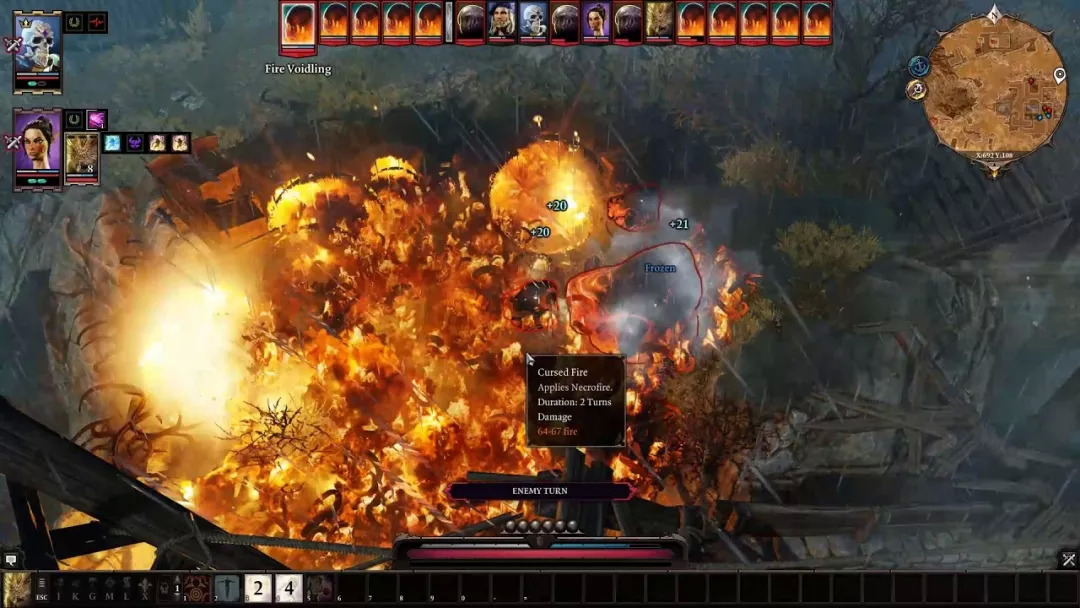Click the golden creature portrait beside hotbar
This screenshot has height=608, width=1080.
[16, 588]
